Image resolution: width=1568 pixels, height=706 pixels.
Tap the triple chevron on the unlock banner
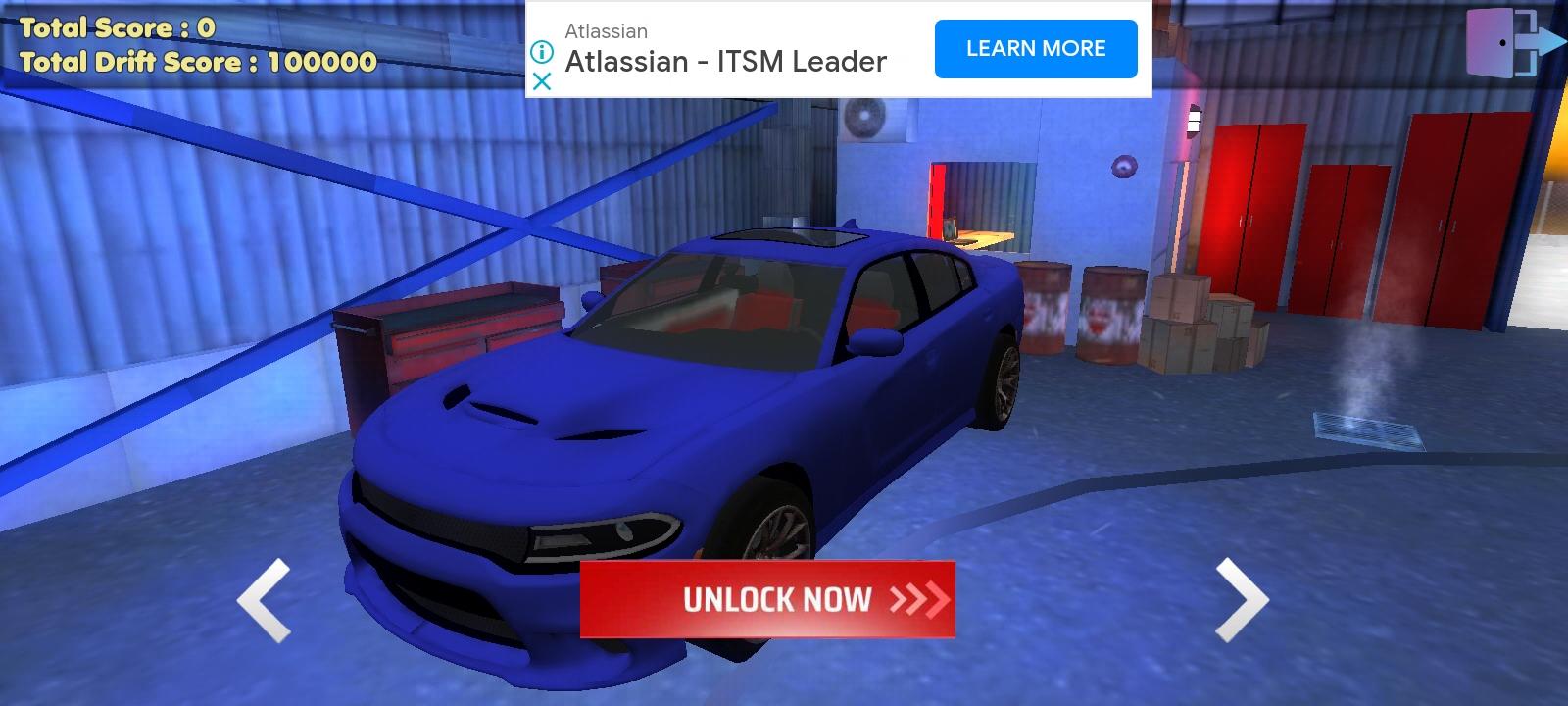[919, 599]
